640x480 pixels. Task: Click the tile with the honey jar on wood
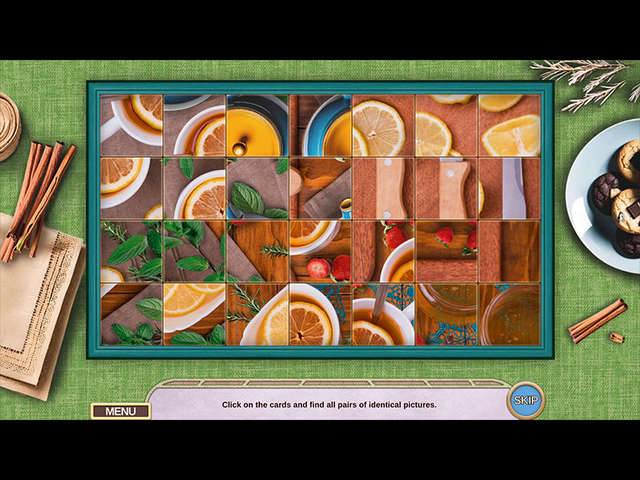click(446, 315)
